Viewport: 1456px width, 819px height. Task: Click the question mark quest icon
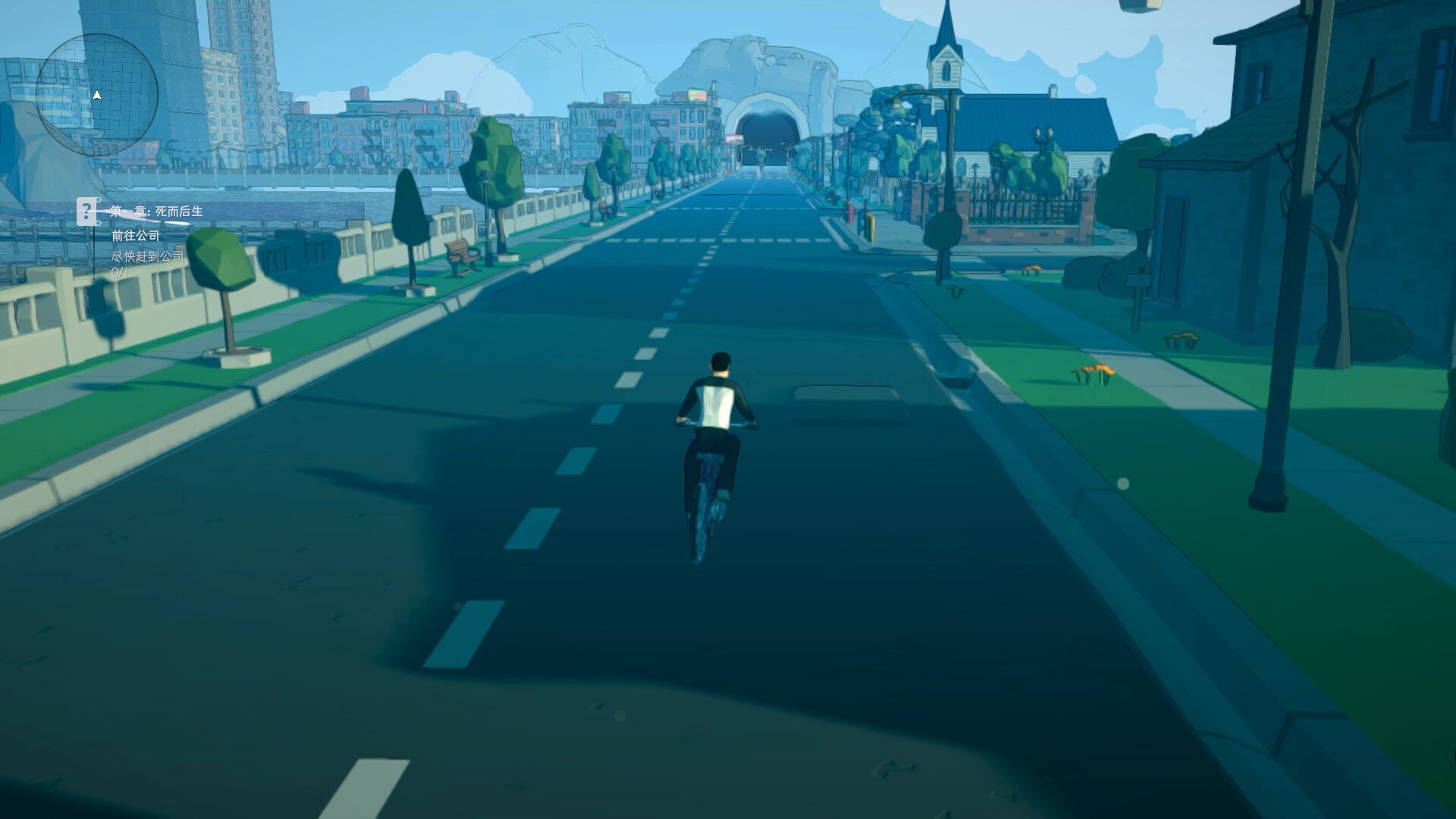87,211
